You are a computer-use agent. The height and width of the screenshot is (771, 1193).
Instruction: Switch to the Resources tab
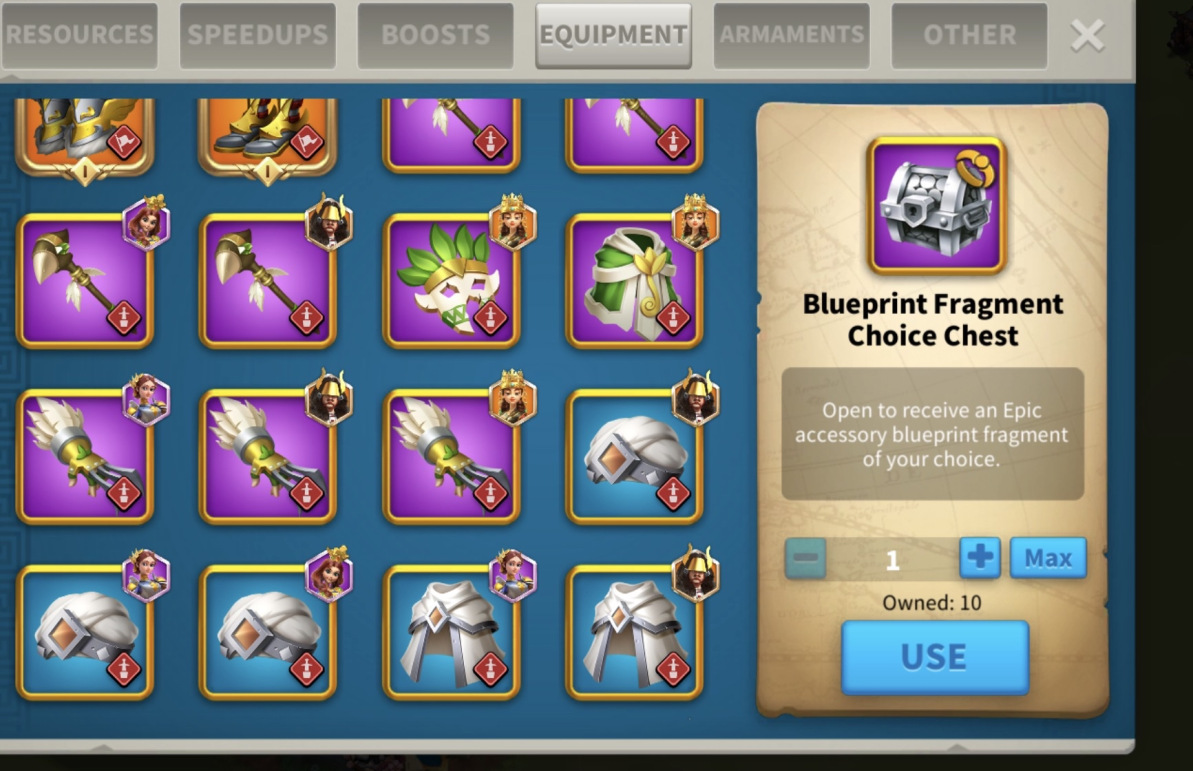79,35
